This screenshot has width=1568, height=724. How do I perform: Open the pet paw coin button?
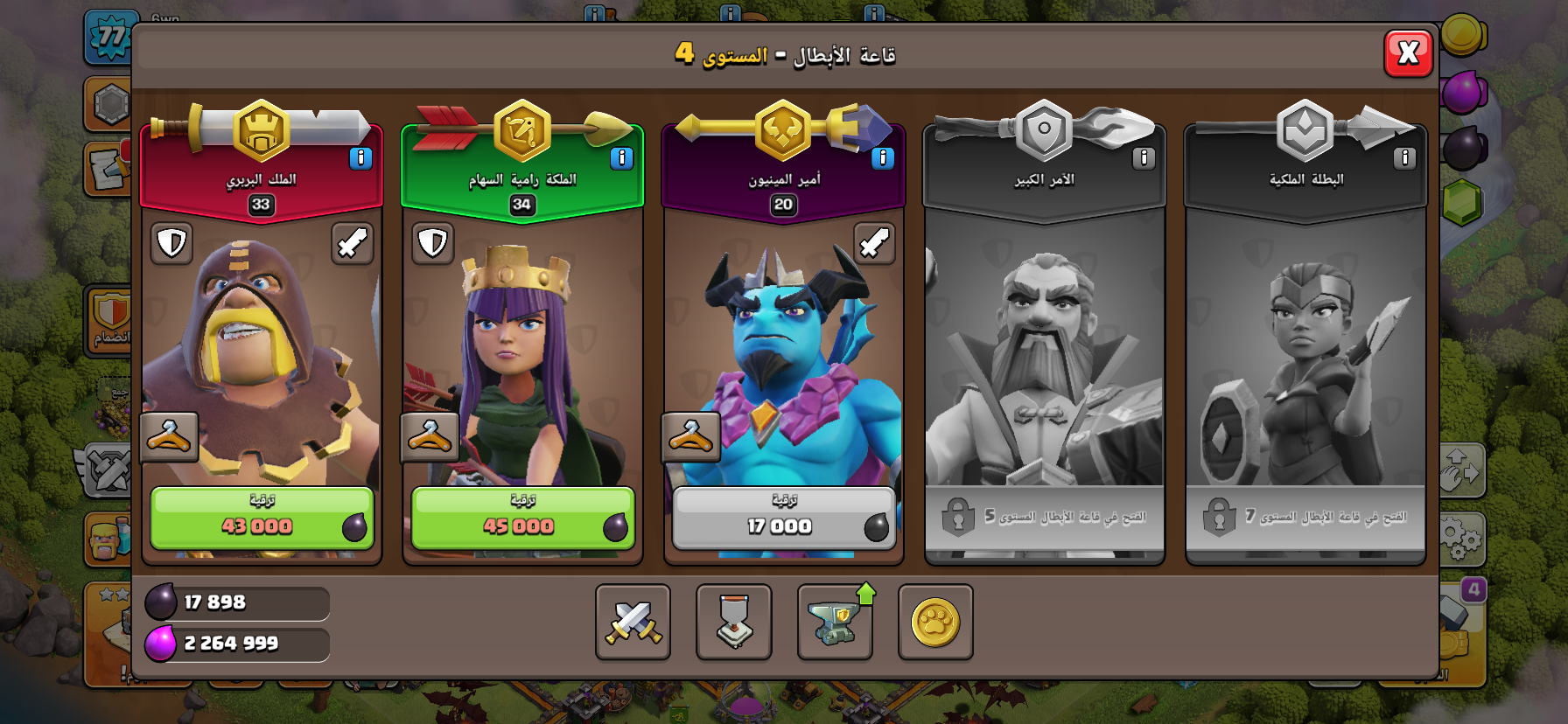935,622
